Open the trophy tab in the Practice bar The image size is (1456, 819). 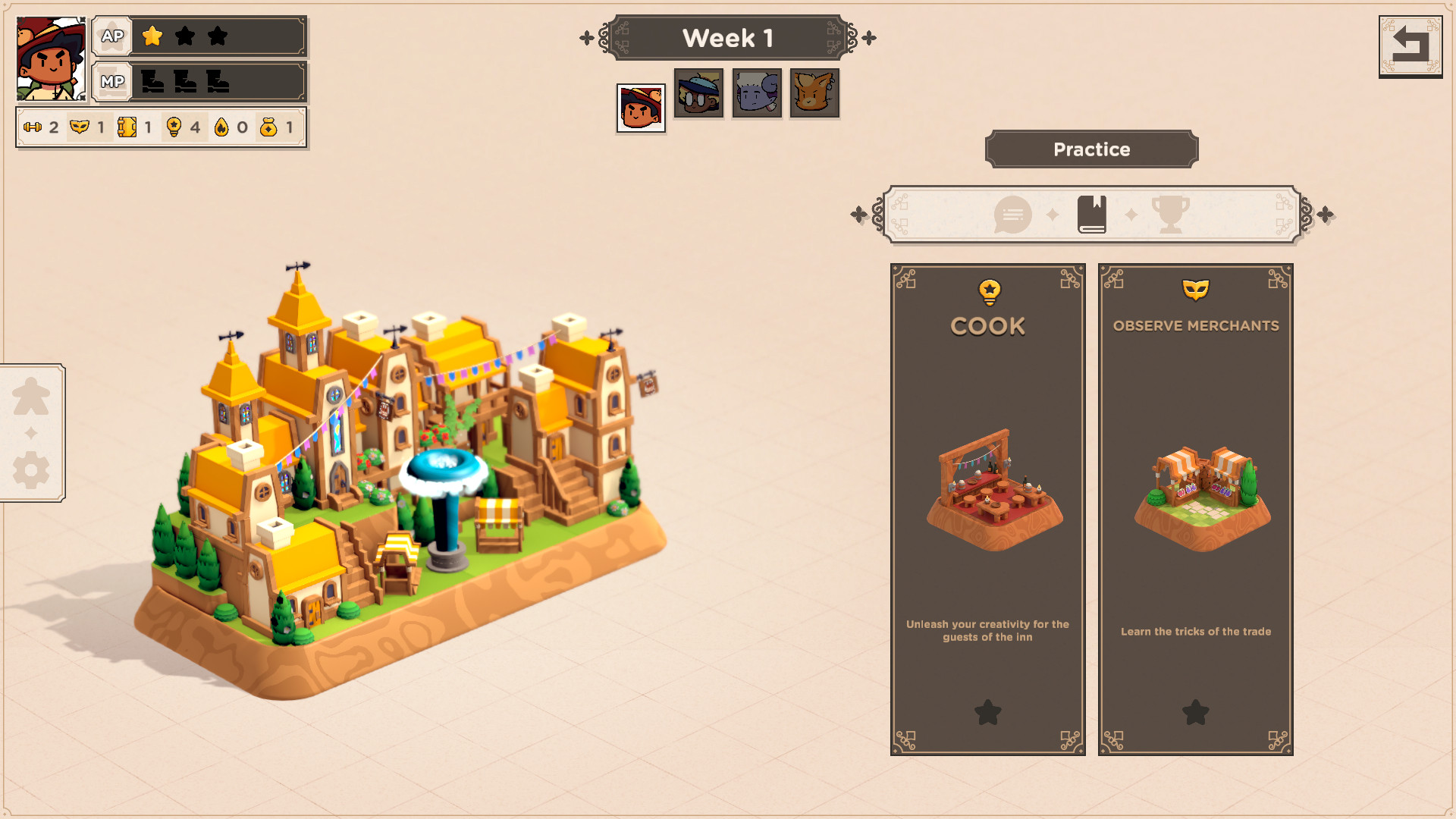tap(1172, 215)
